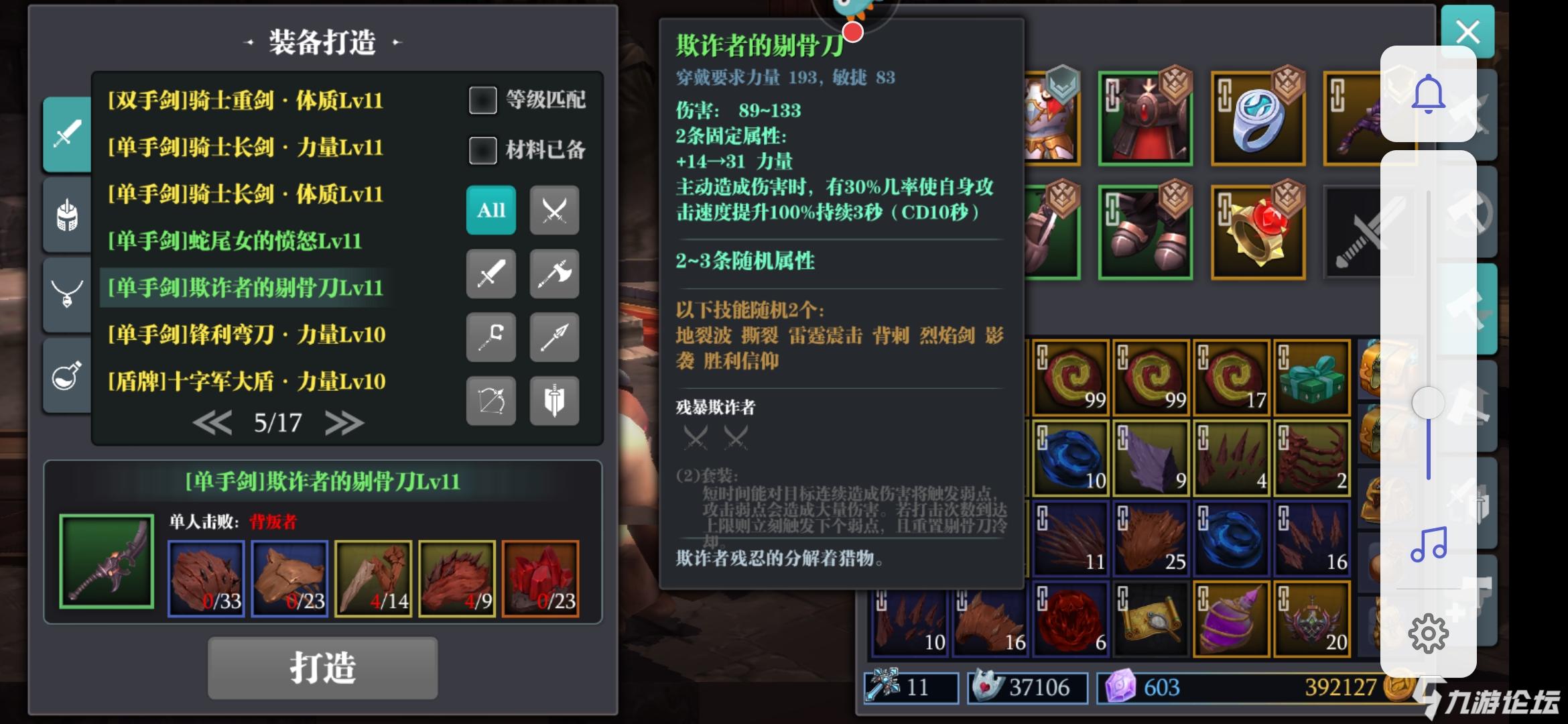Select the dual swords filter icon
Image resolution: width=1568 pixels, height=724 pixels.
(x=553, y=210)
